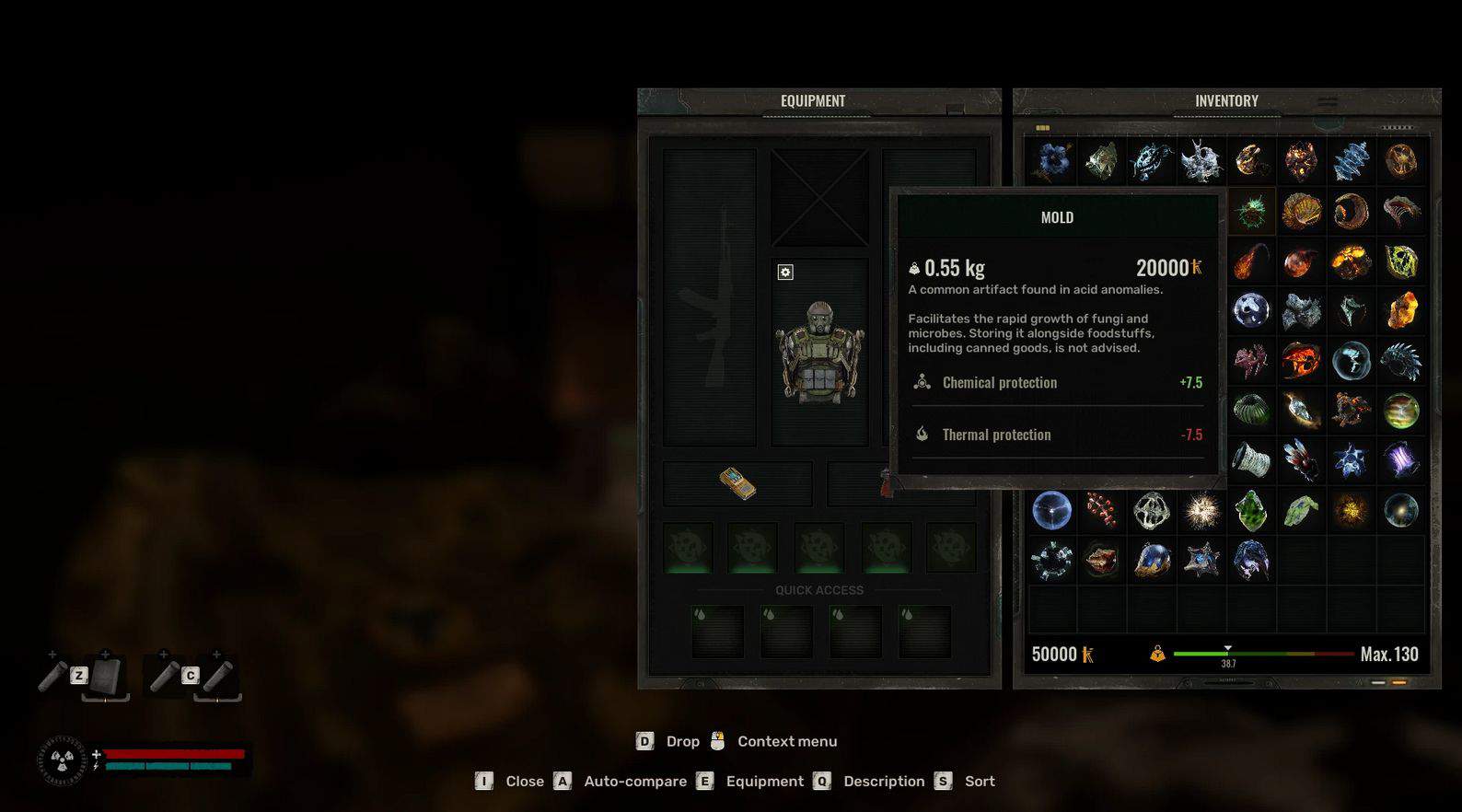Pick the green striped pumpkin artifact

point(1251,410)
